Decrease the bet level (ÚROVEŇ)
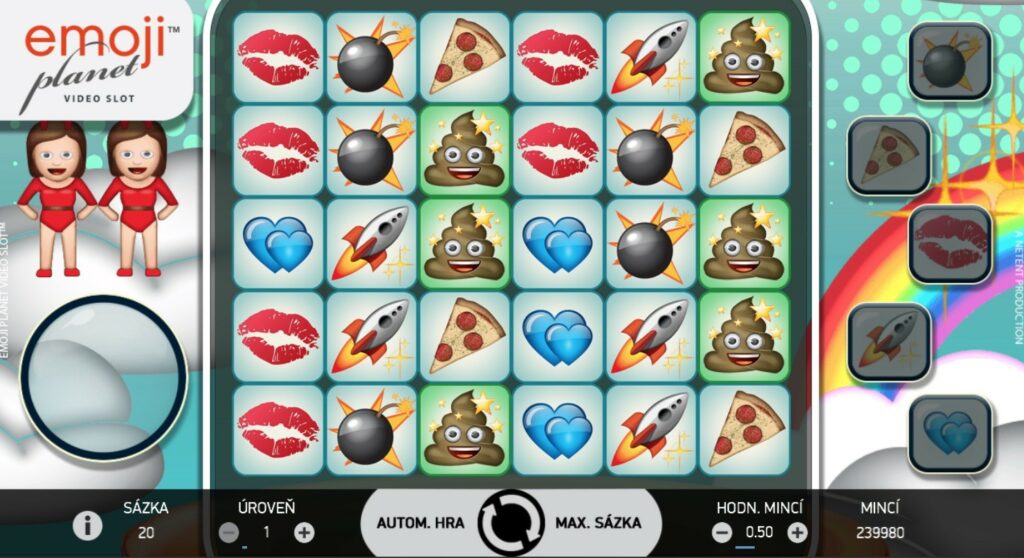Image resolution: width=1024 pixels, height=558 pixels. click(x=229, y=532)
